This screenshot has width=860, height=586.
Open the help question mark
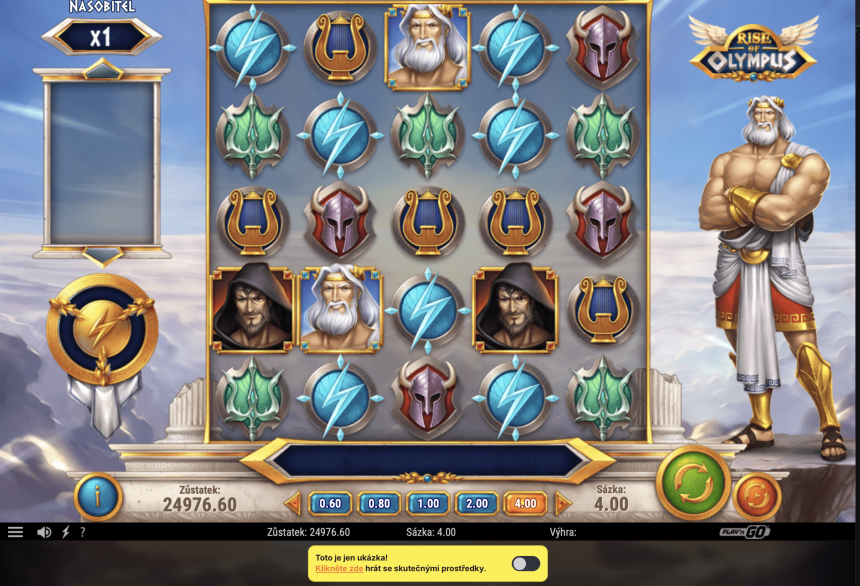(x=82, y=533)
